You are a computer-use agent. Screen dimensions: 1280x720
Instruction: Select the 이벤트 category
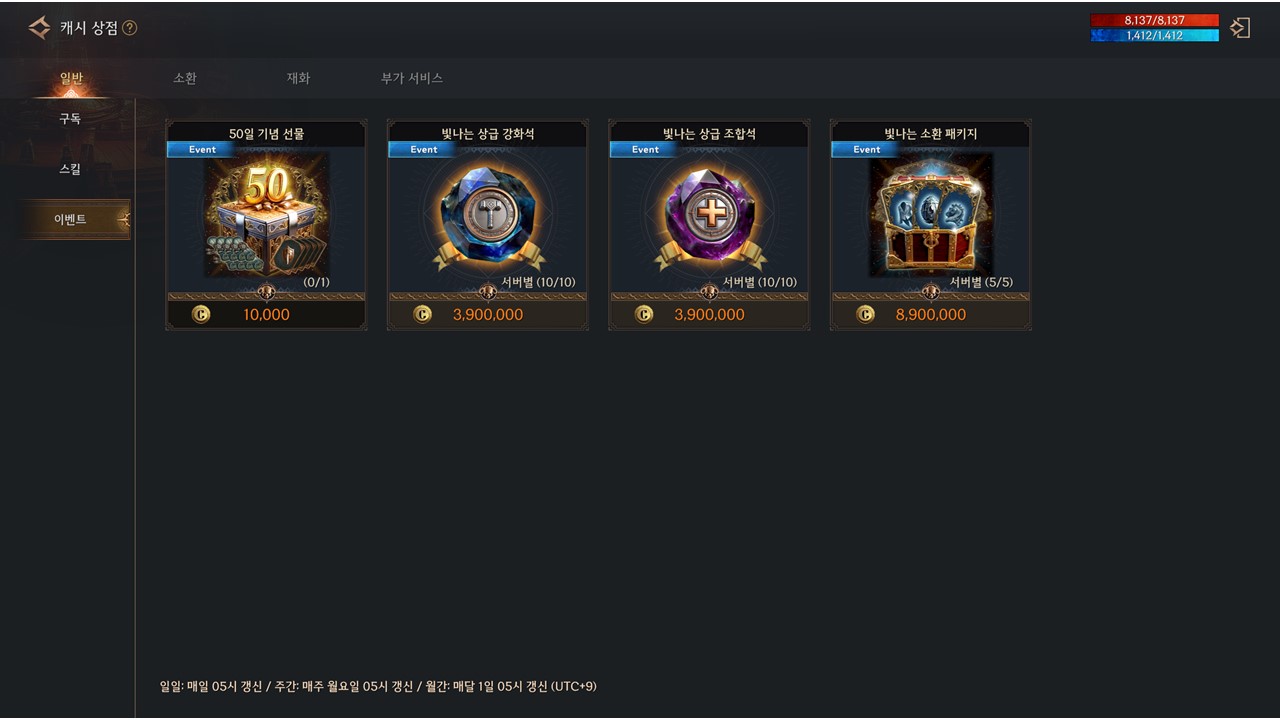pyautogui.click(x=71, y=219)
